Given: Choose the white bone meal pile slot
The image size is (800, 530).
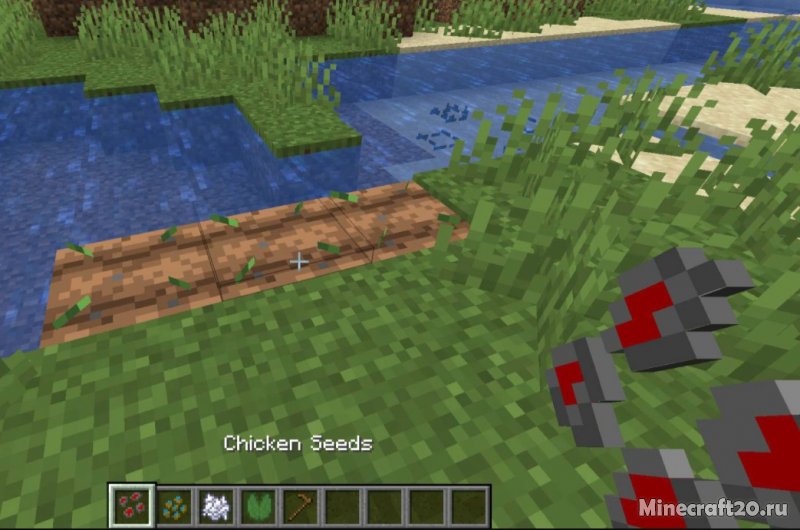Looking at the screenshot, I should pyautogui.click(x=215, y=504).
